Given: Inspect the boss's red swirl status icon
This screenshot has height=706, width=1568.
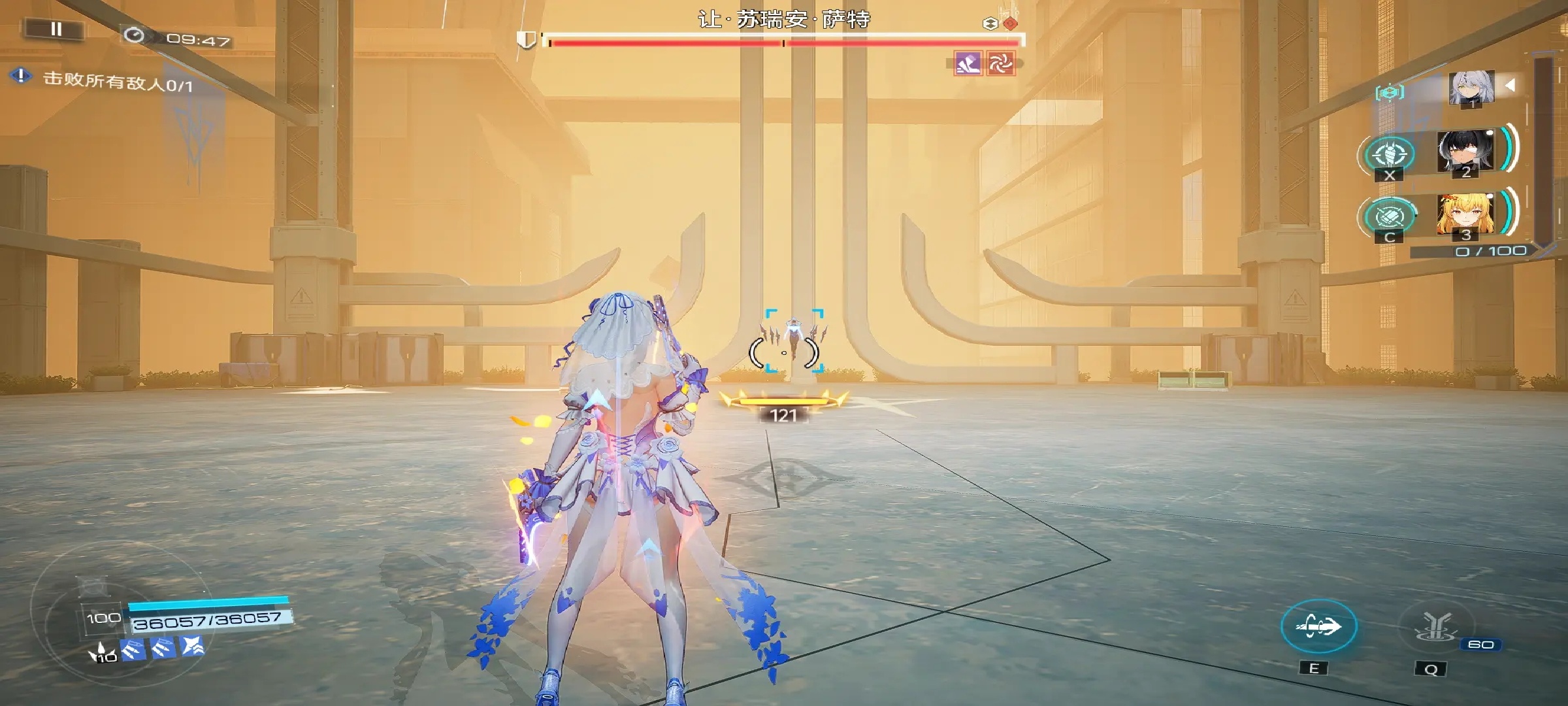Looking at the screenshot, I should [1000, 64].
